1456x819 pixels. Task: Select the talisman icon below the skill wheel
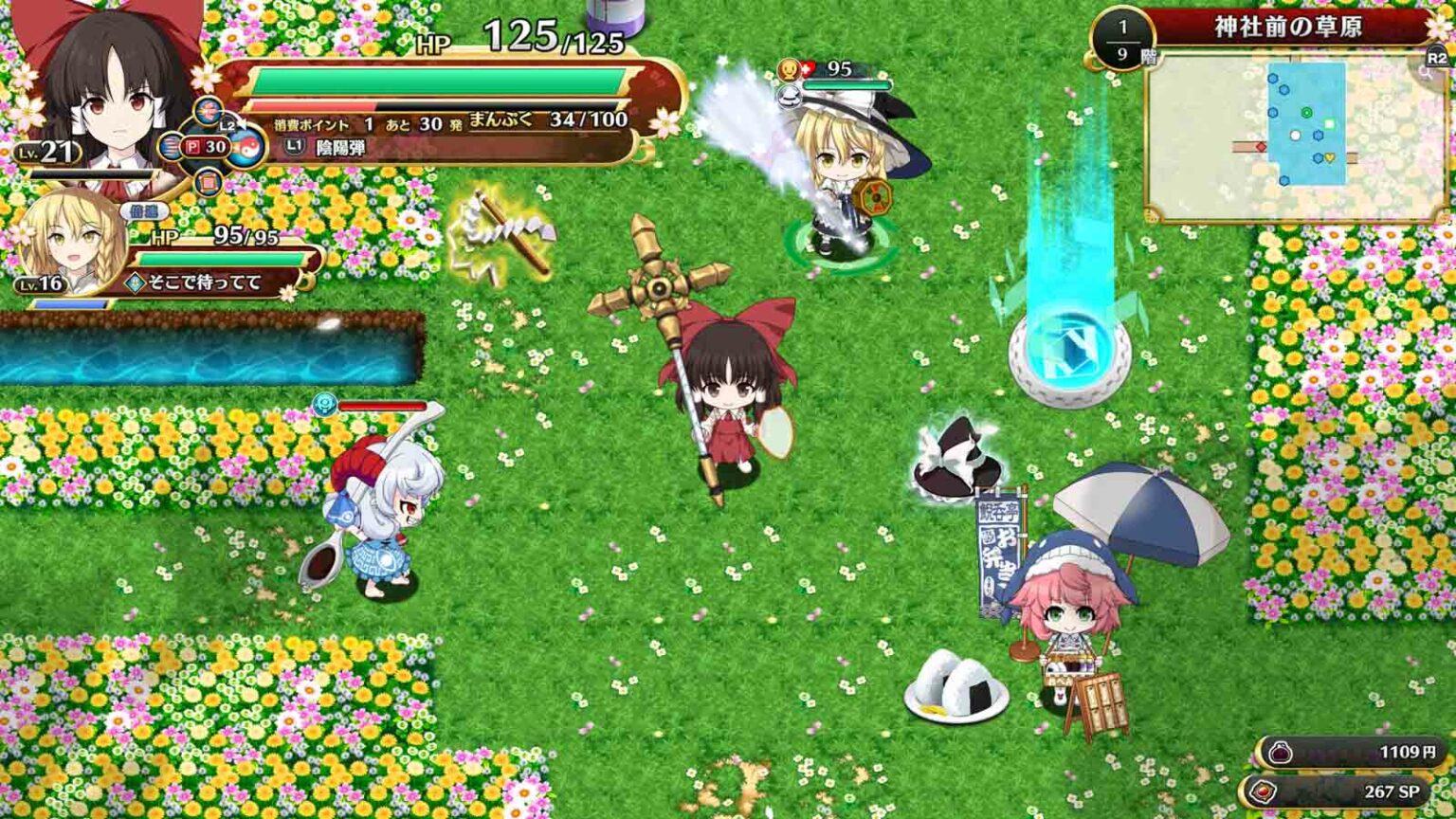tap(207, 182)
